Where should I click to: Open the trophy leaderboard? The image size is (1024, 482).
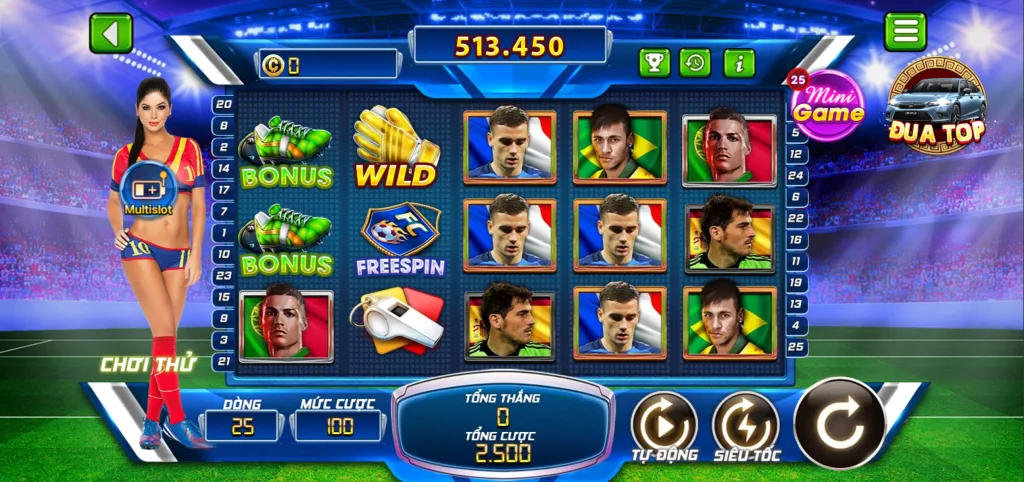pos(655,62)
